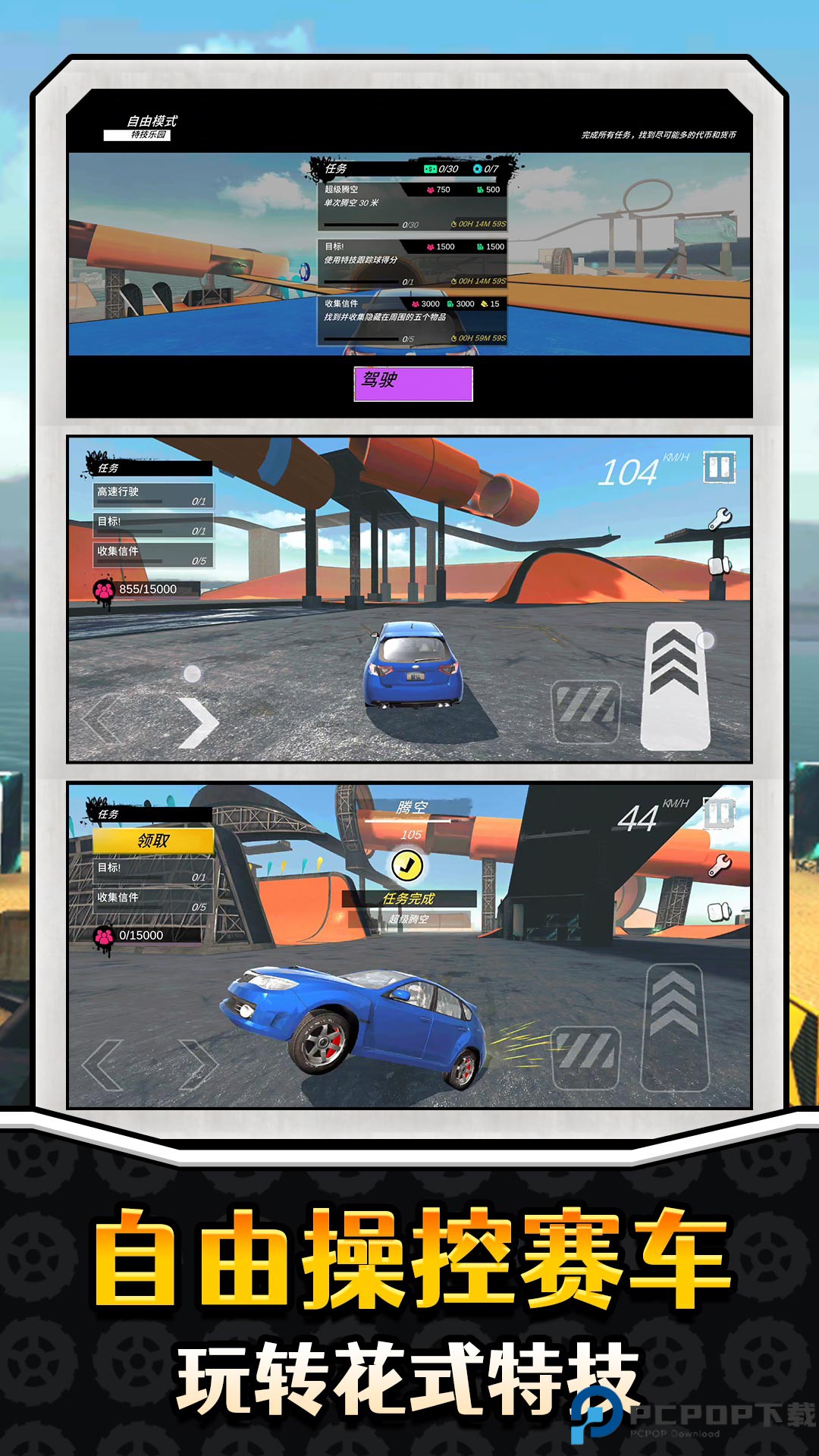Click the purple 驾驶 drive button

[x=413, y=384]
